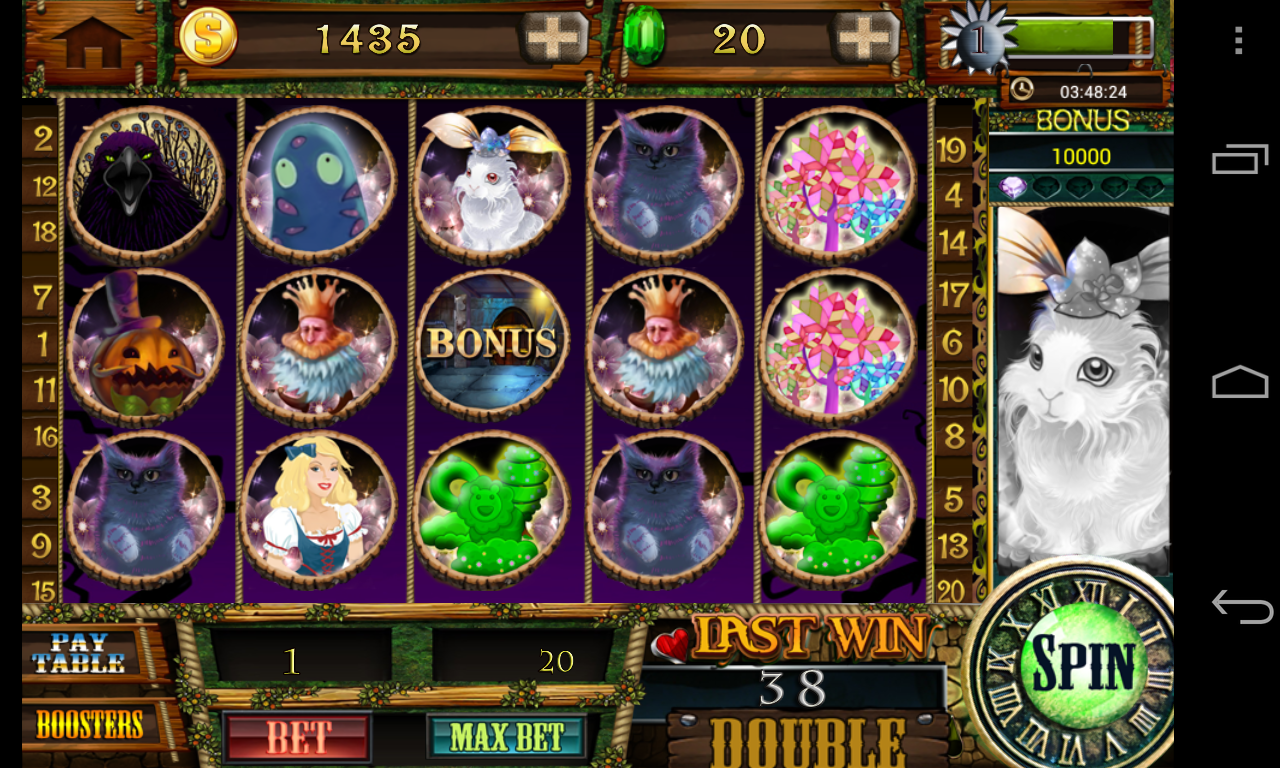The height and width of the screenshot is (768, 1280).
Task: Show Android recent apps
Action: point(1240,159)
